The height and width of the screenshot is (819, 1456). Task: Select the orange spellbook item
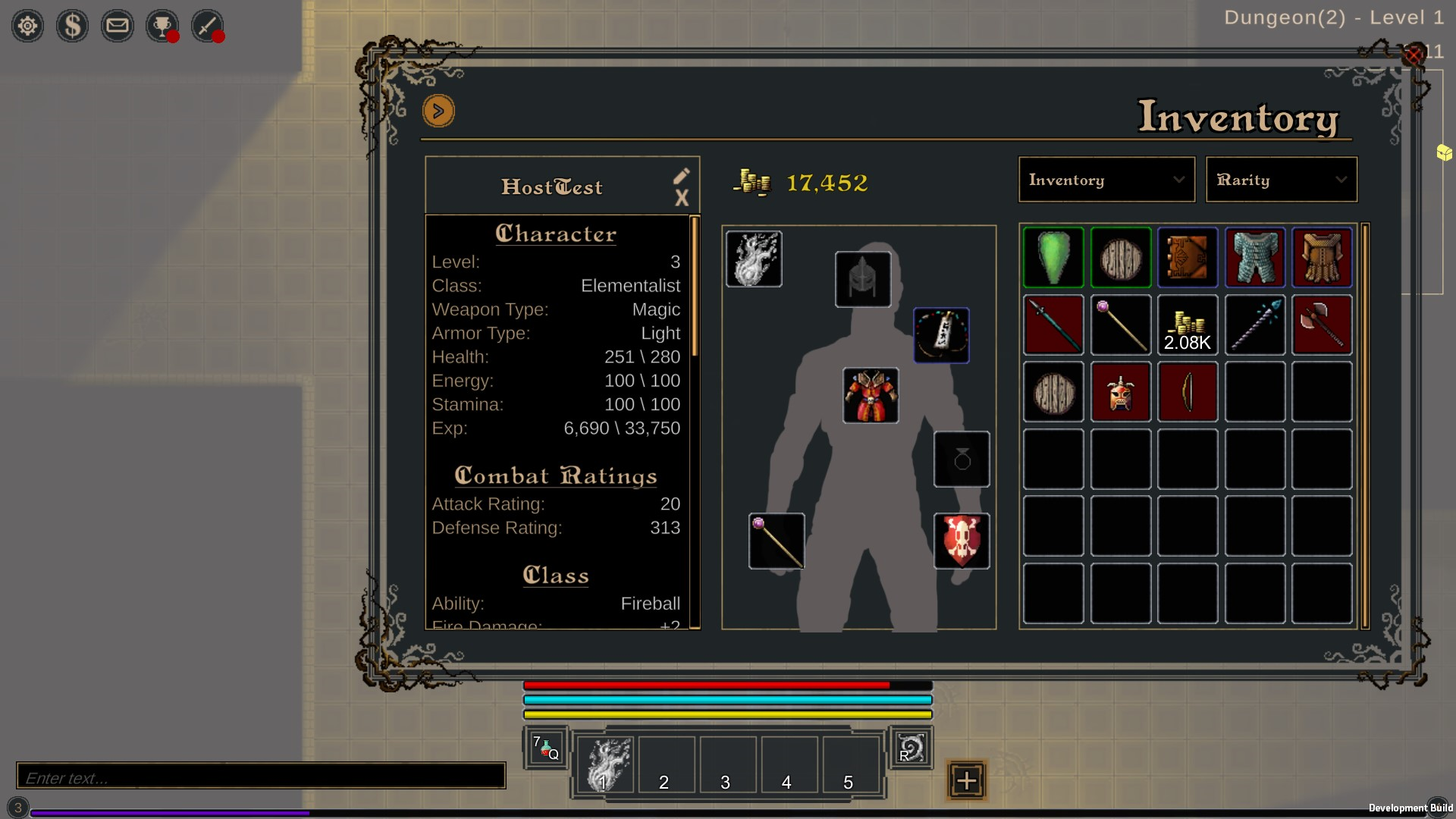[1188, 258]
